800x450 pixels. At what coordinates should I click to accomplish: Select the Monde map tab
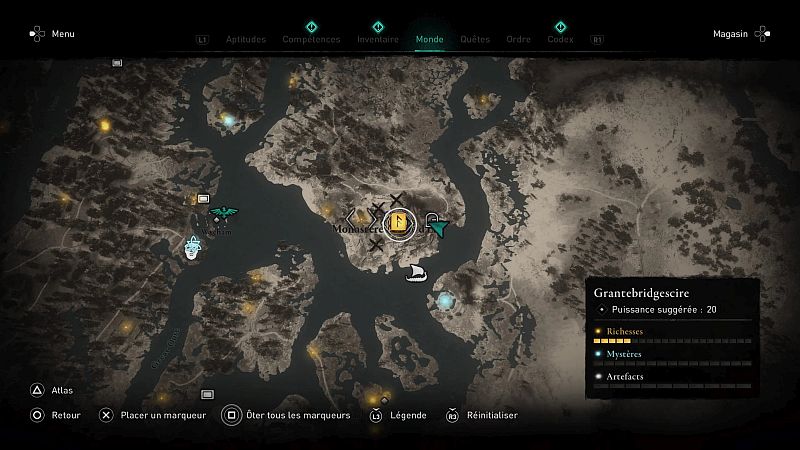click(430, 40)
